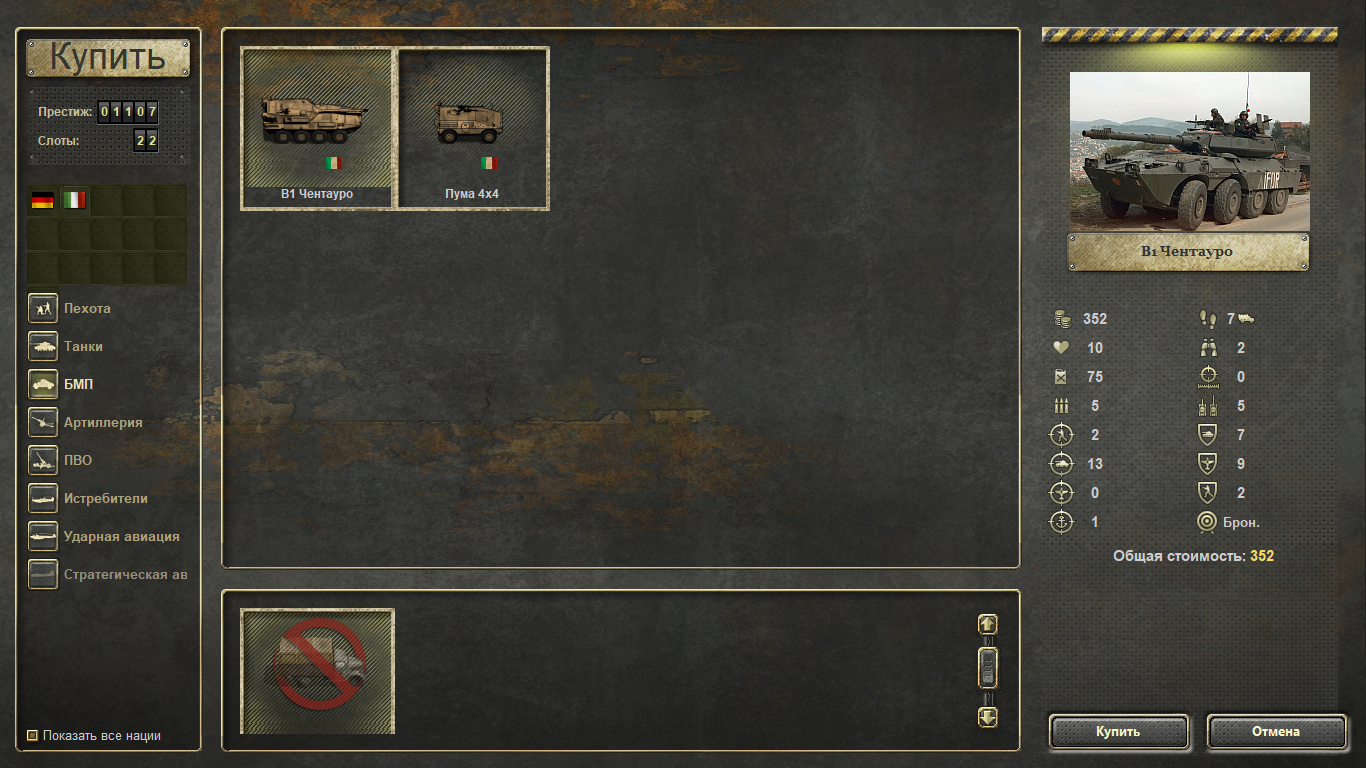Choose the Пума 4x4 unit card
The width and height of the screenshot is (1366, 768).
click(x=473, y=129)
